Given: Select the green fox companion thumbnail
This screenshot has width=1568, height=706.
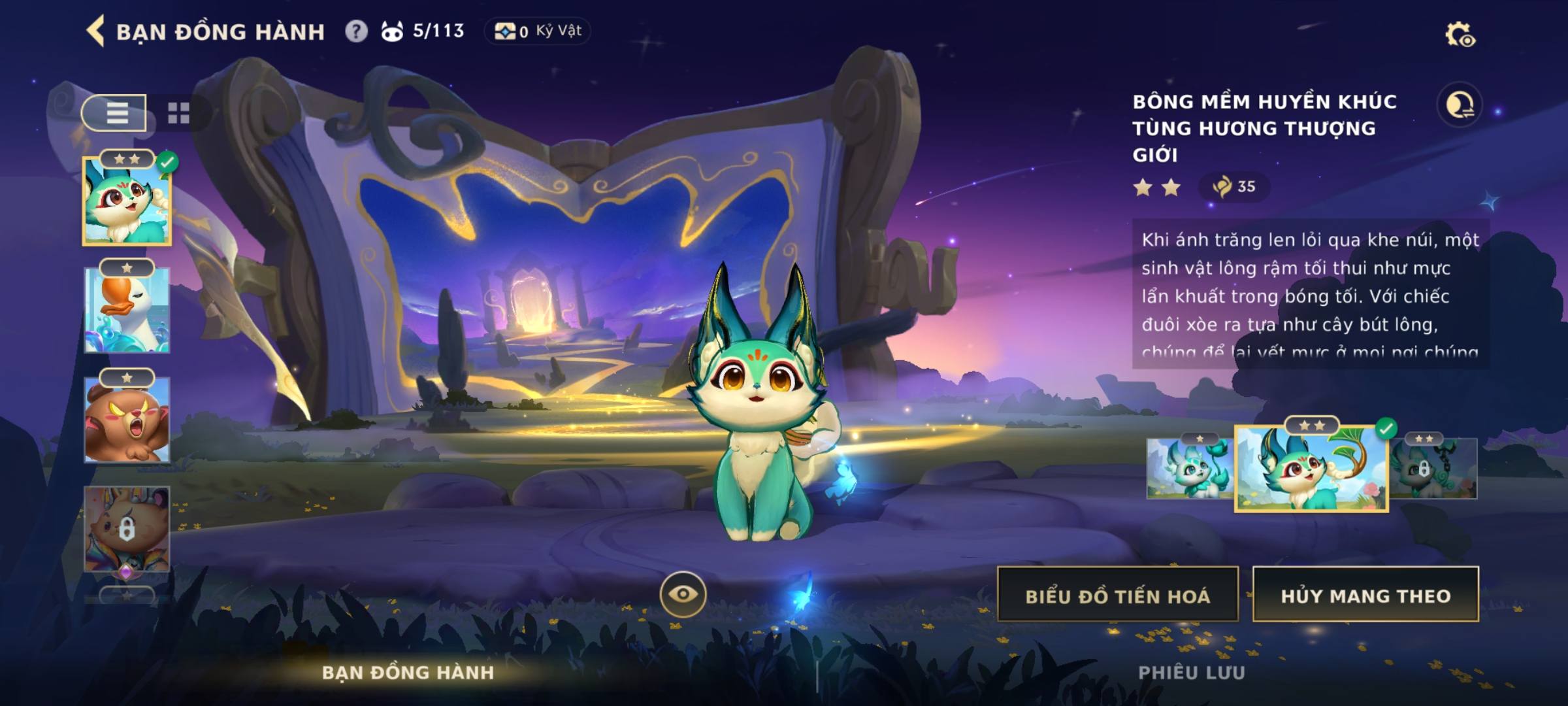Looking at the screenshot, I should coord(127,201).
